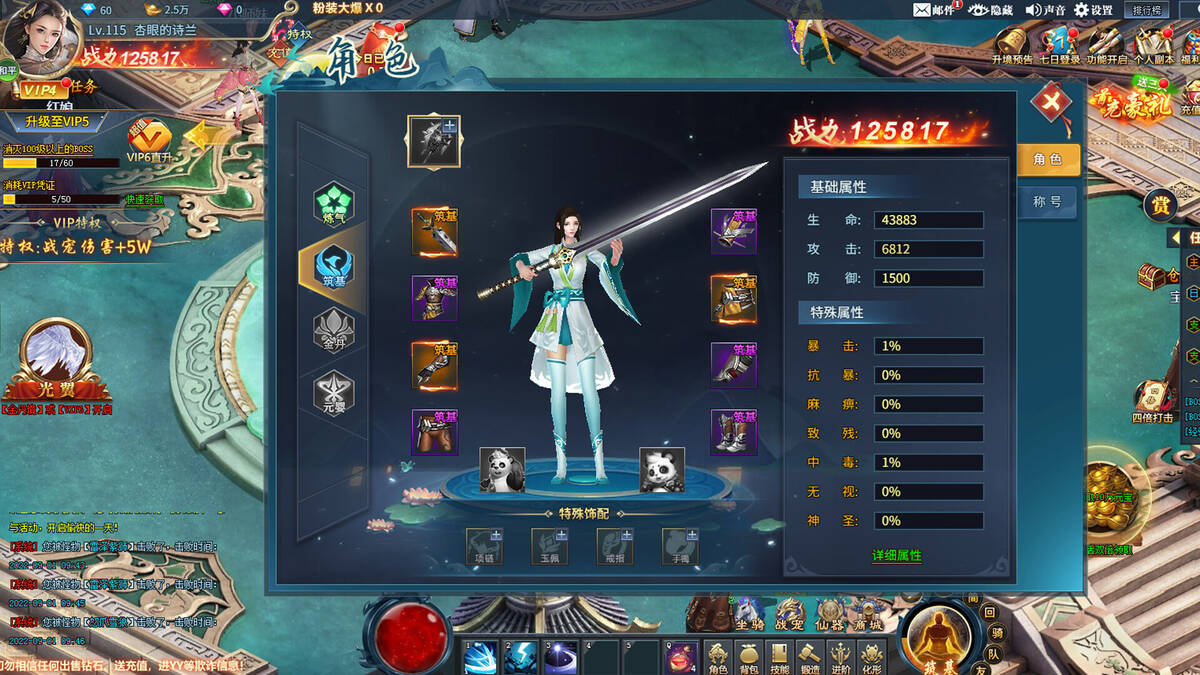
Task: Select the 金丹 realm tab
Action: (x=333, y=328)
